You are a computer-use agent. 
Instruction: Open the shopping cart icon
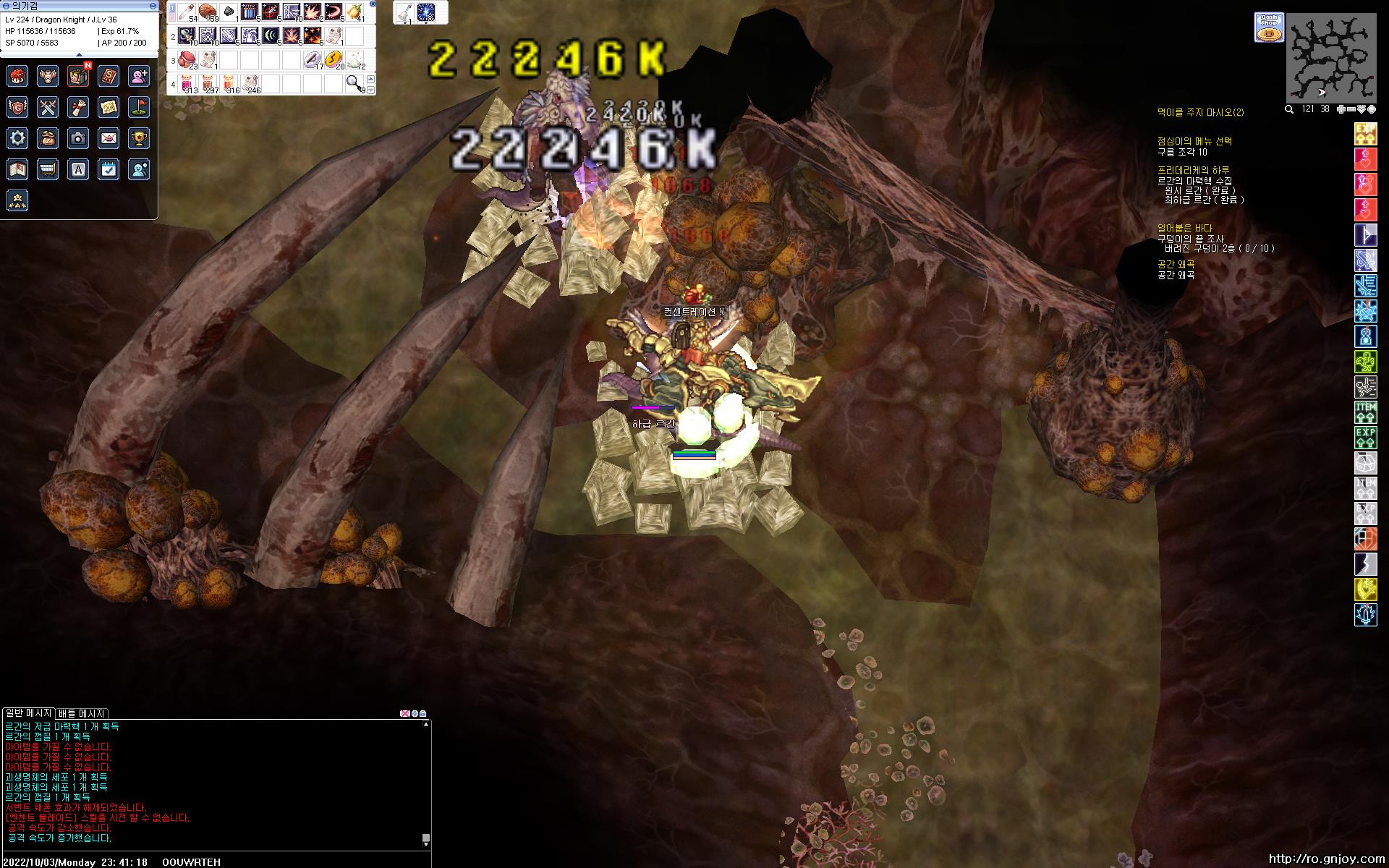tap(48, 169)
